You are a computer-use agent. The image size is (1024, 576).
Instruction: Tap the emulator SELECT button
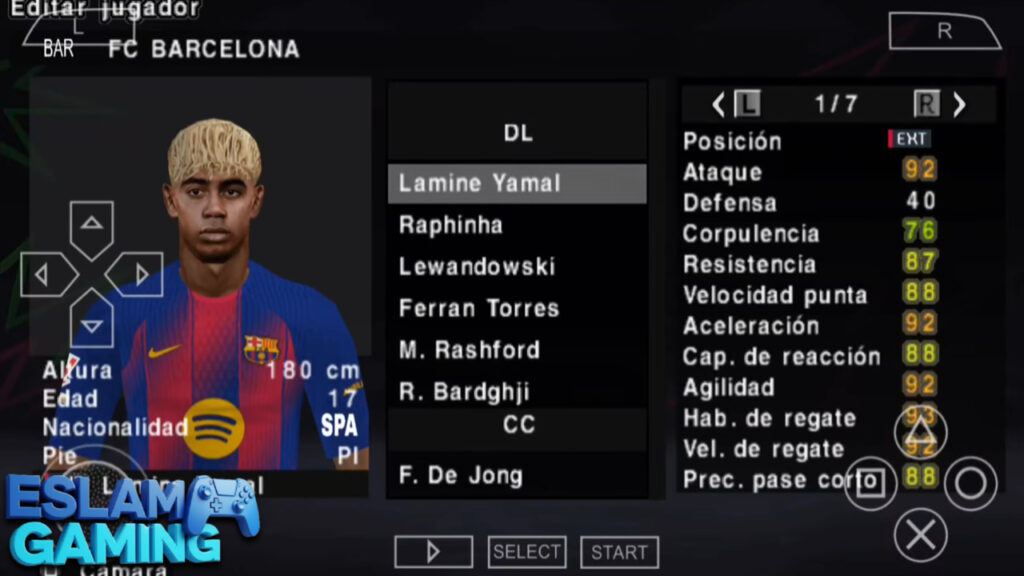pyautogui.click(x=527, y=552)
